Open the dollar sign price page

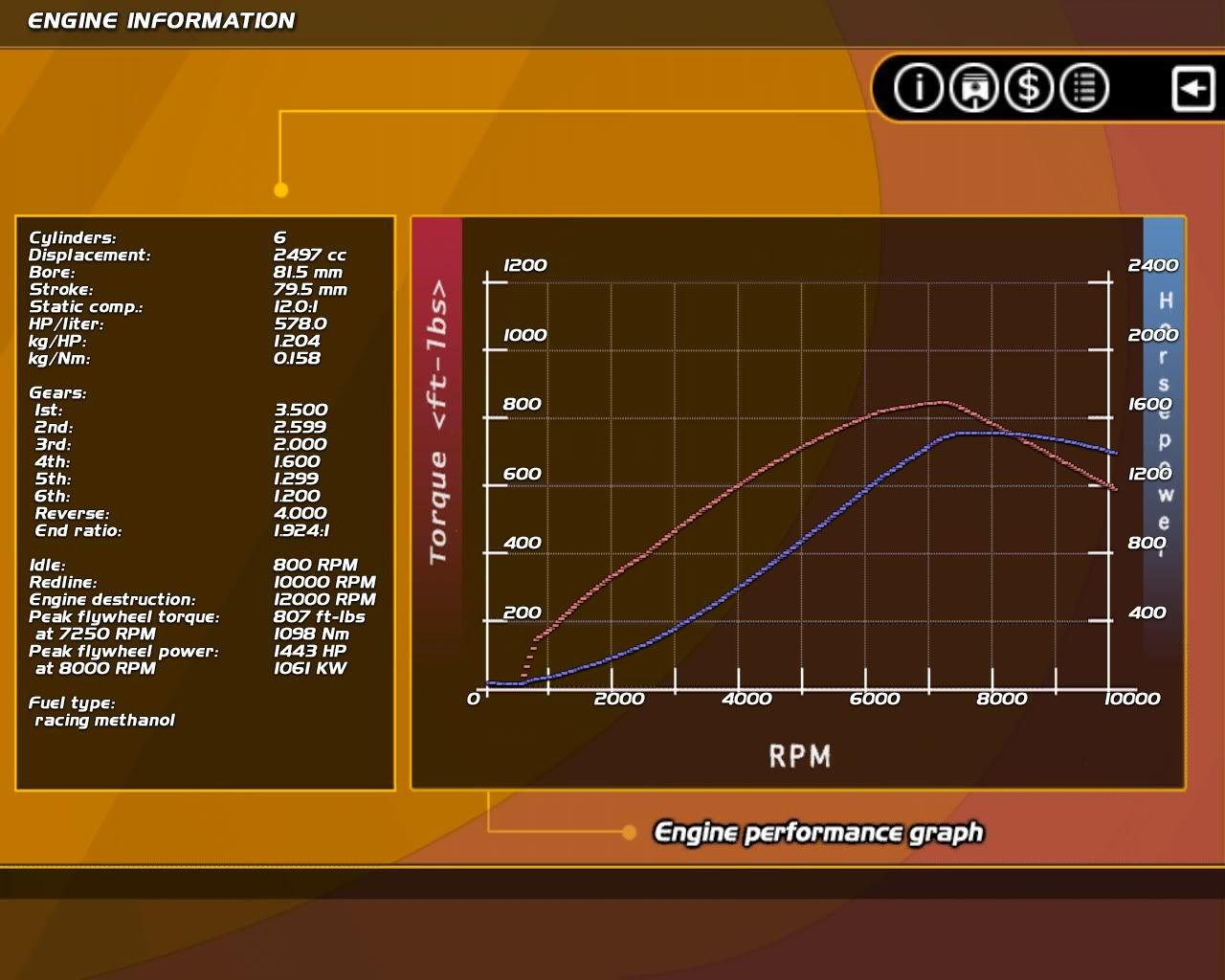tap(1029, 88)
